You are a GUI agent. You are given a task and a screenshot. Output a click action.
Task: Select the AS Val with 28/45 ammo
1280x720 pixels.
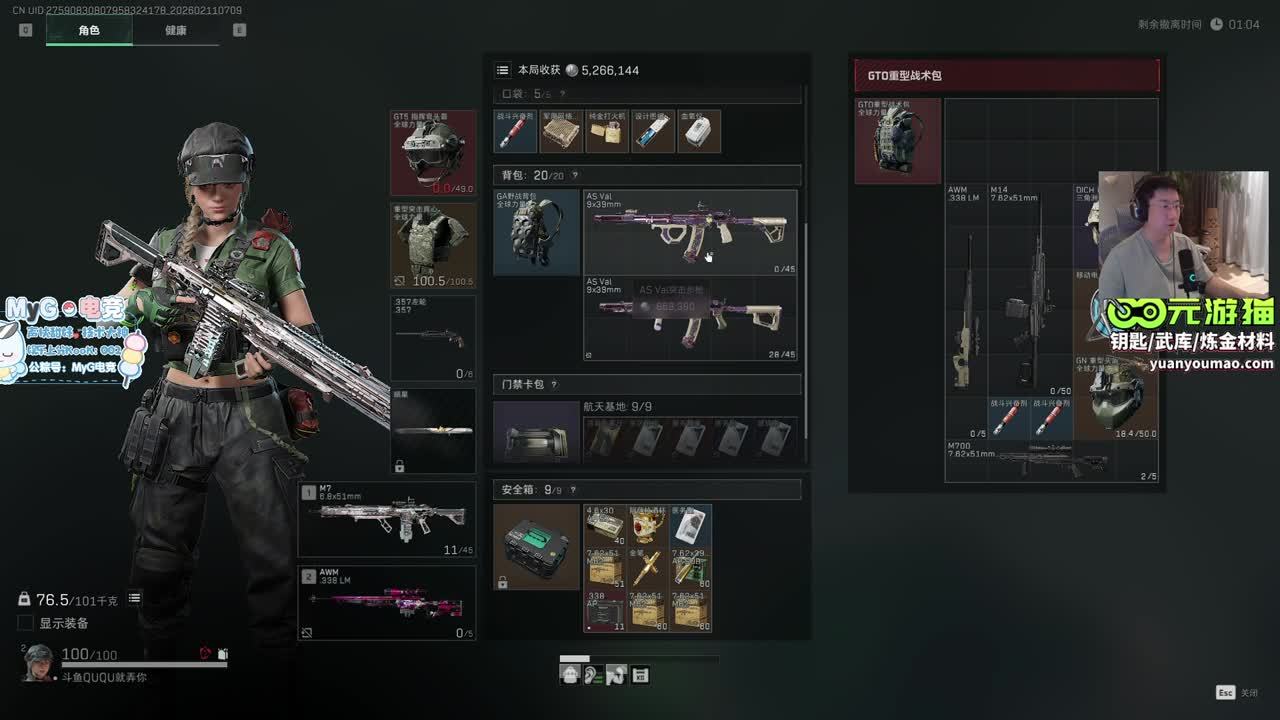pyautogui.click(x=690, y=318)
